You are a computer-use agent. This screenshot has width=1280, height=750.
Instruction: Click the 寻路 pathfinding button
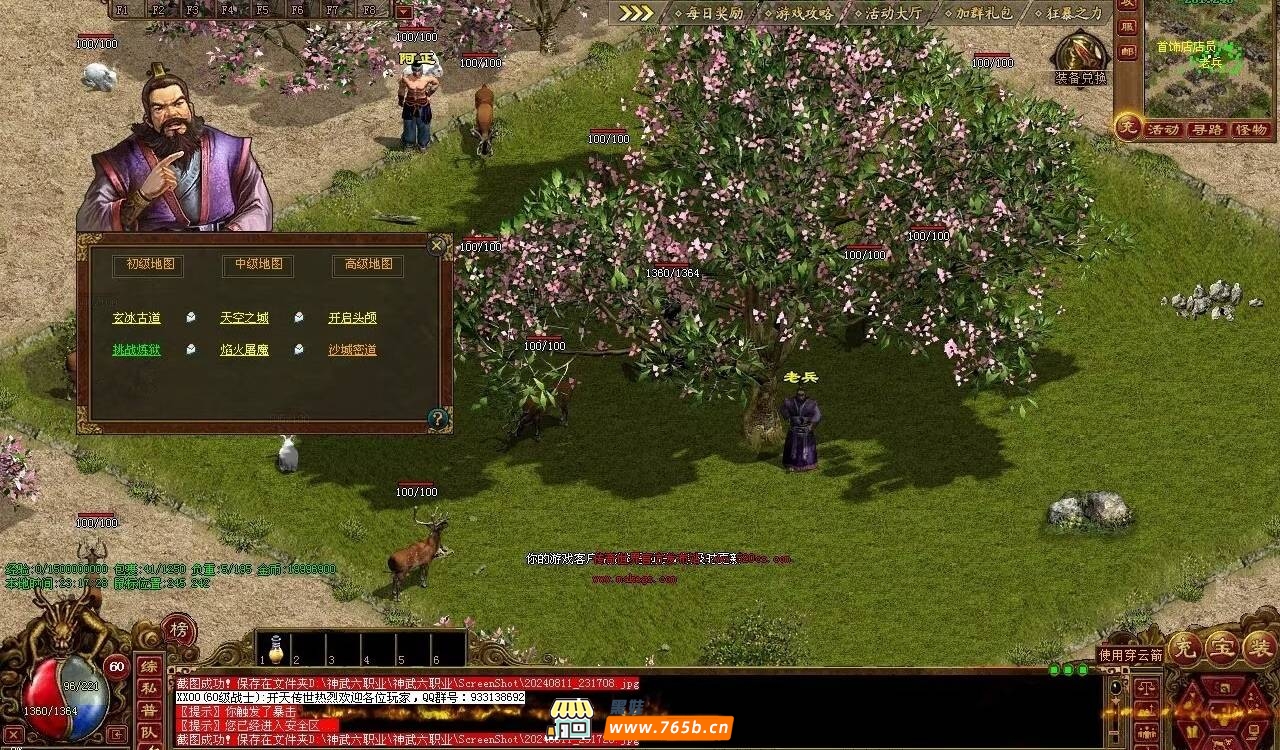click(x=1207, y=130)
